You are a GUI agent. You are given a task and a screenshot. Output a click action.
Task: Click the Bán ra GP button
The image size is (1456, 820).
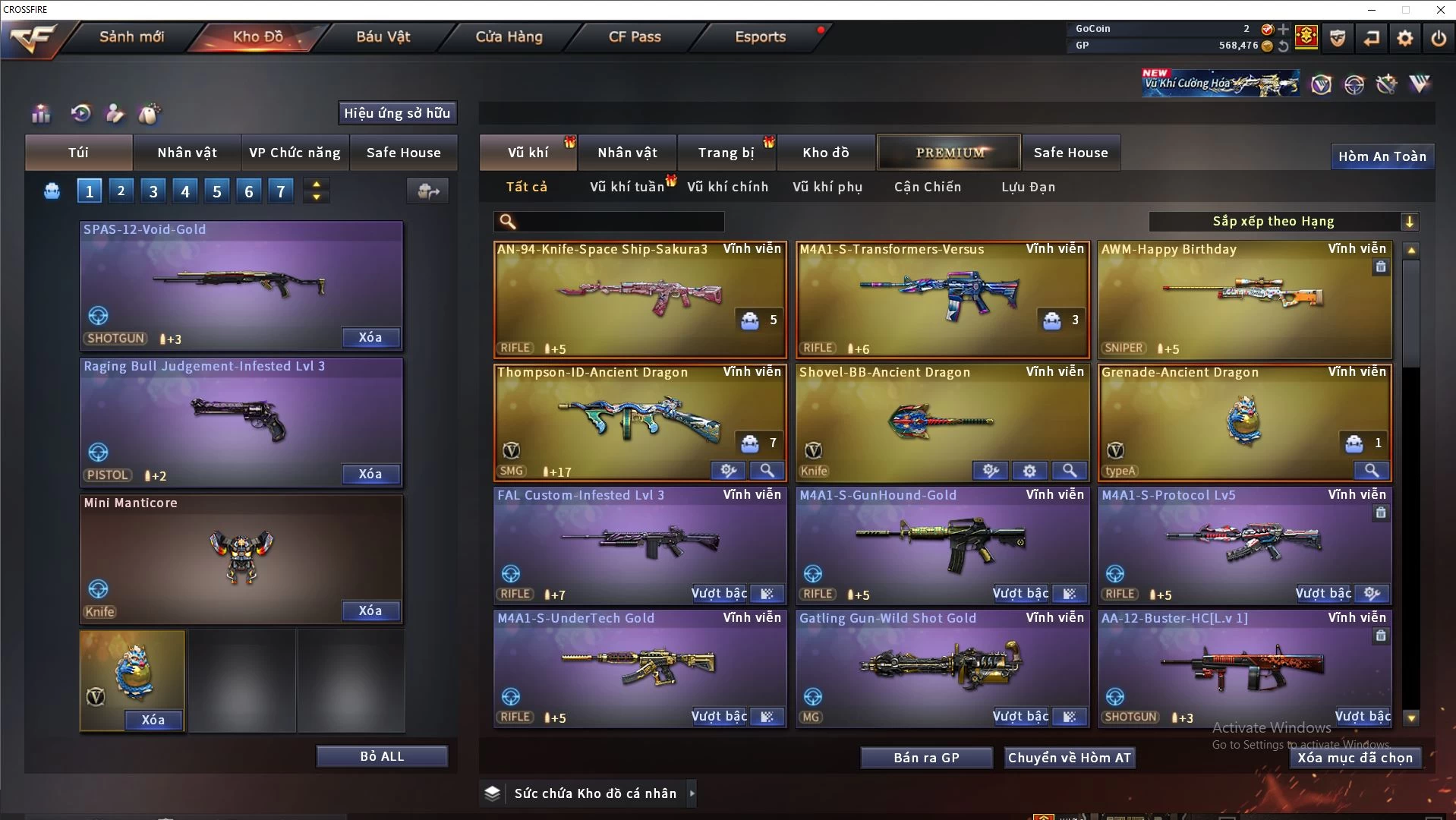point(926,758)
